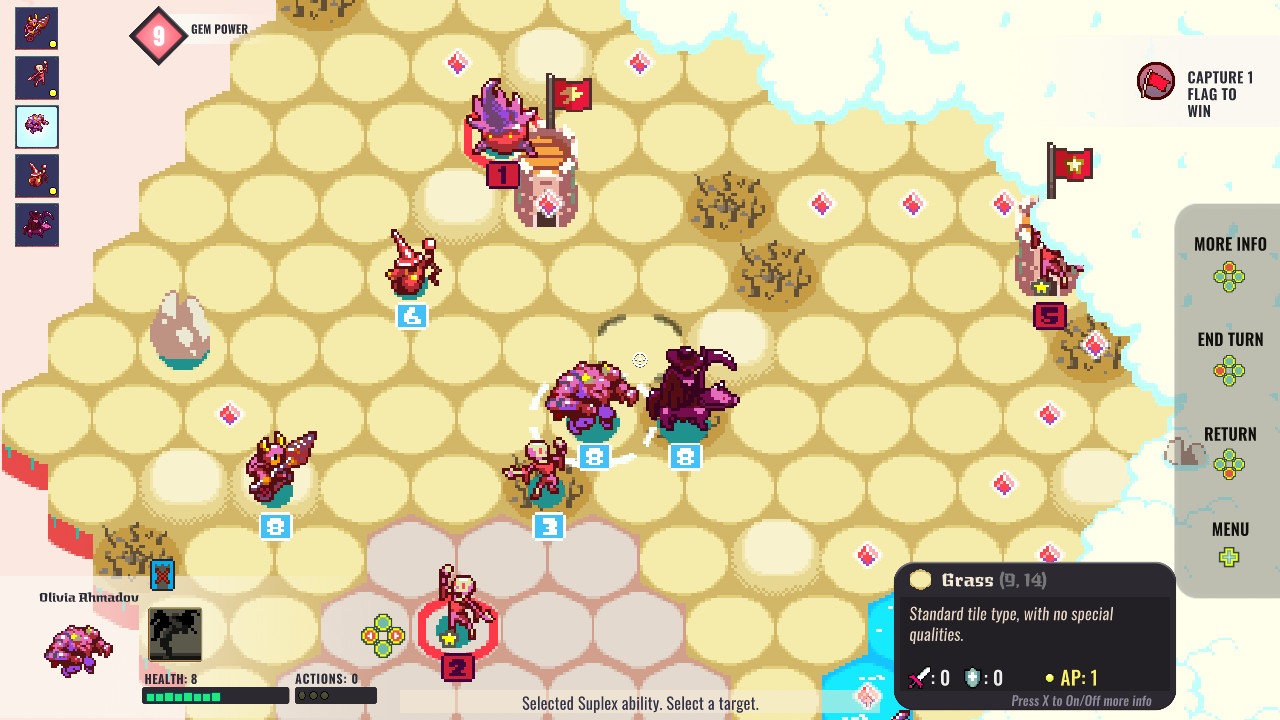Click the blue X danger tile marker
This screenshot has height=720, width=1280.
click(x=163, y=575)
